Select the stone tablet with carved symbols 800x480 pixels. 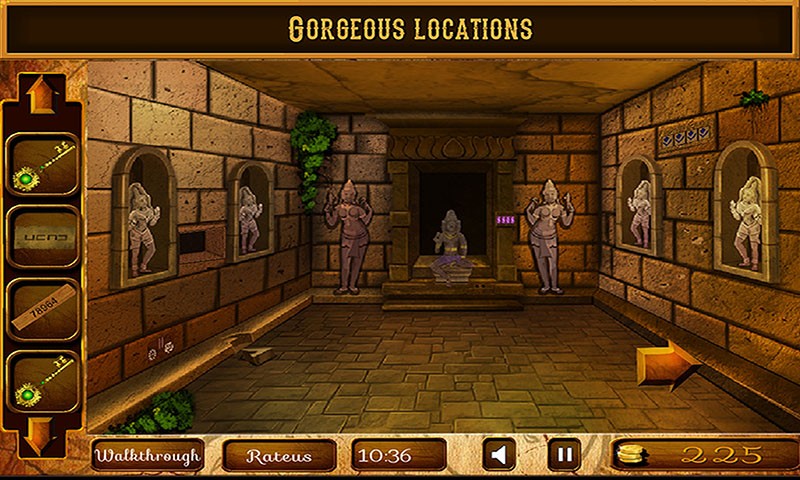[43, 237]
